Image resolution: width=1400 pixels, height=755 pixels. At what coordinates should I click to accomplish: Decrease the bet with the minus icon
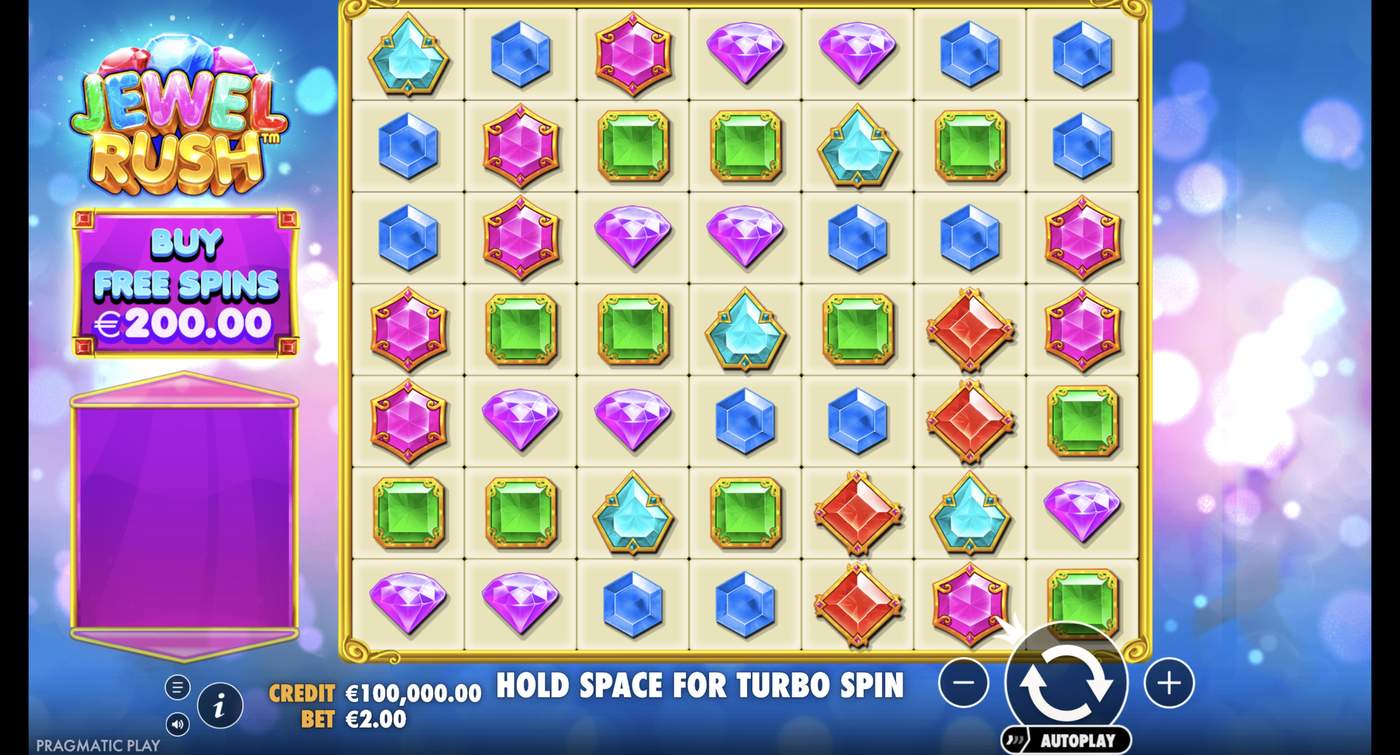click(963, 681)
